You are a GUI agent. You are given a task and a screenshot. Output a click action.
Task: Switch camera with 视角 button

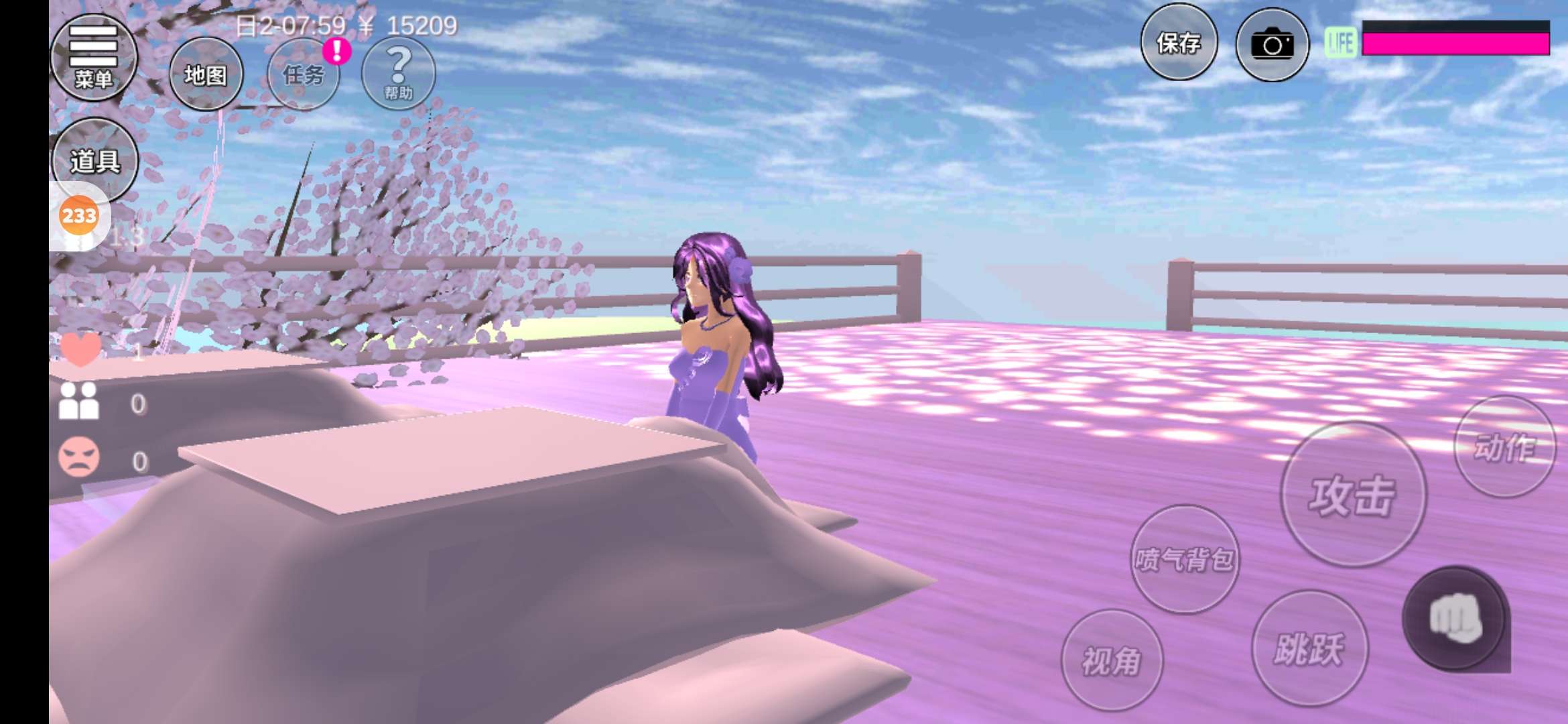tap(1112, 660)
